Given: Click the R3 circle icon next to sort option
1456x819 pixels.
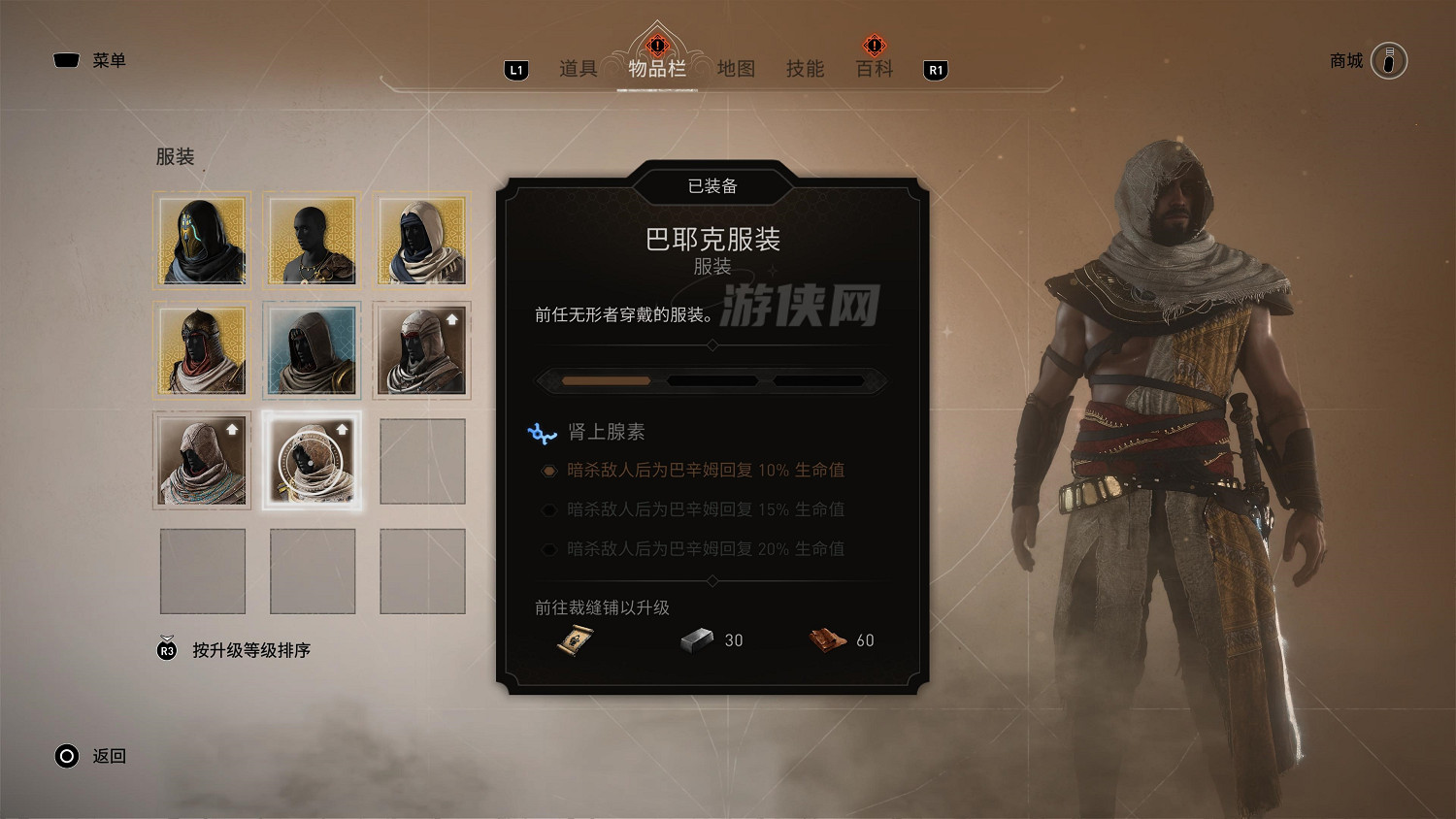Looking at the screenshot, I should tap(165, 650).
